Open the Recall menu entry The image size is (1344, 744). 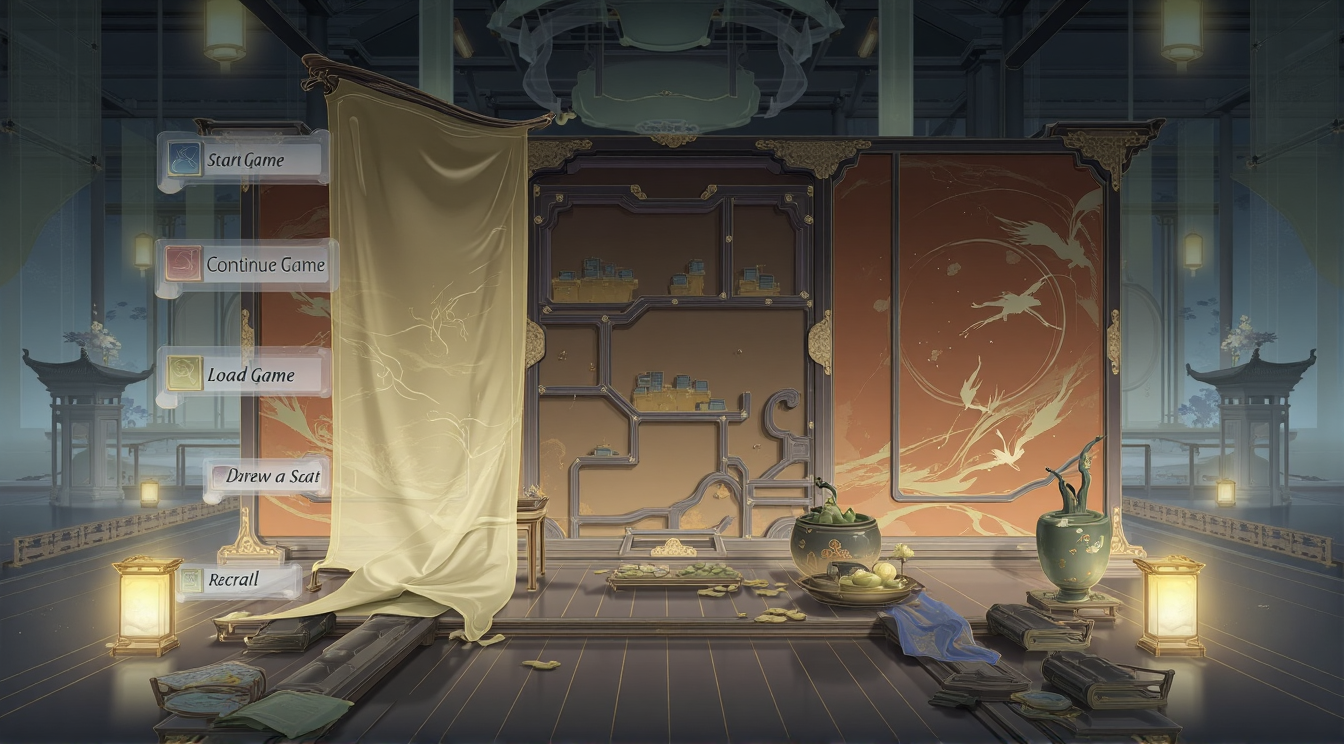click(x=238, y=580)
